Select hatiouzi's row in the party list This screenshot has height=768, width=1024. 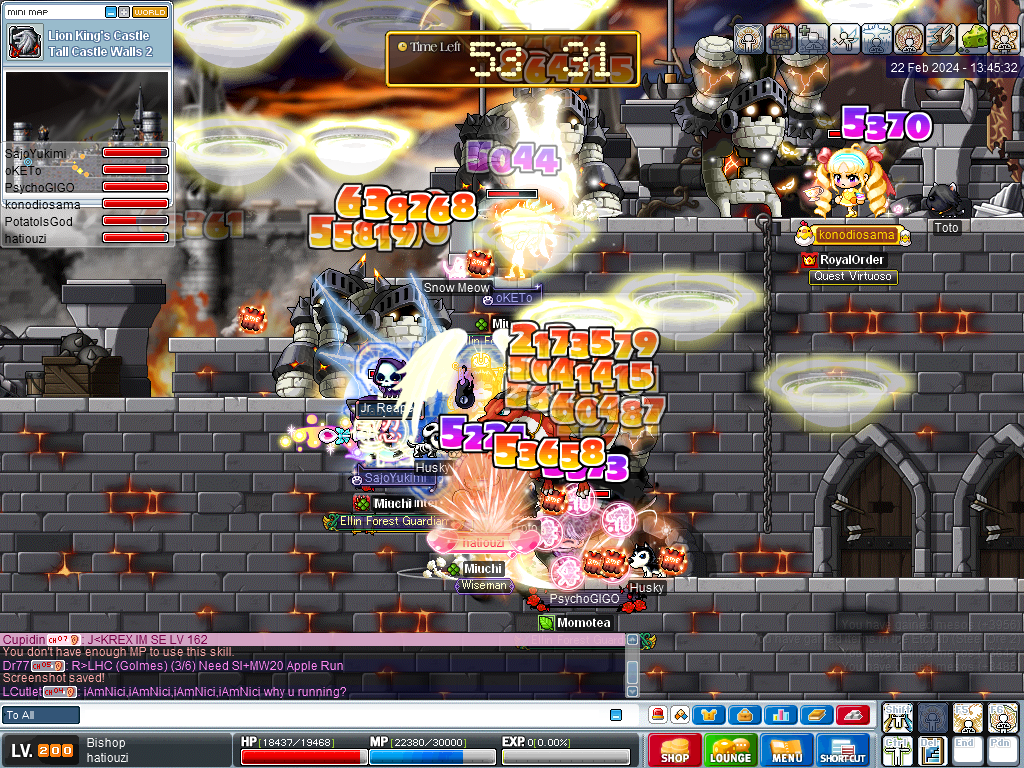[86, 238]
